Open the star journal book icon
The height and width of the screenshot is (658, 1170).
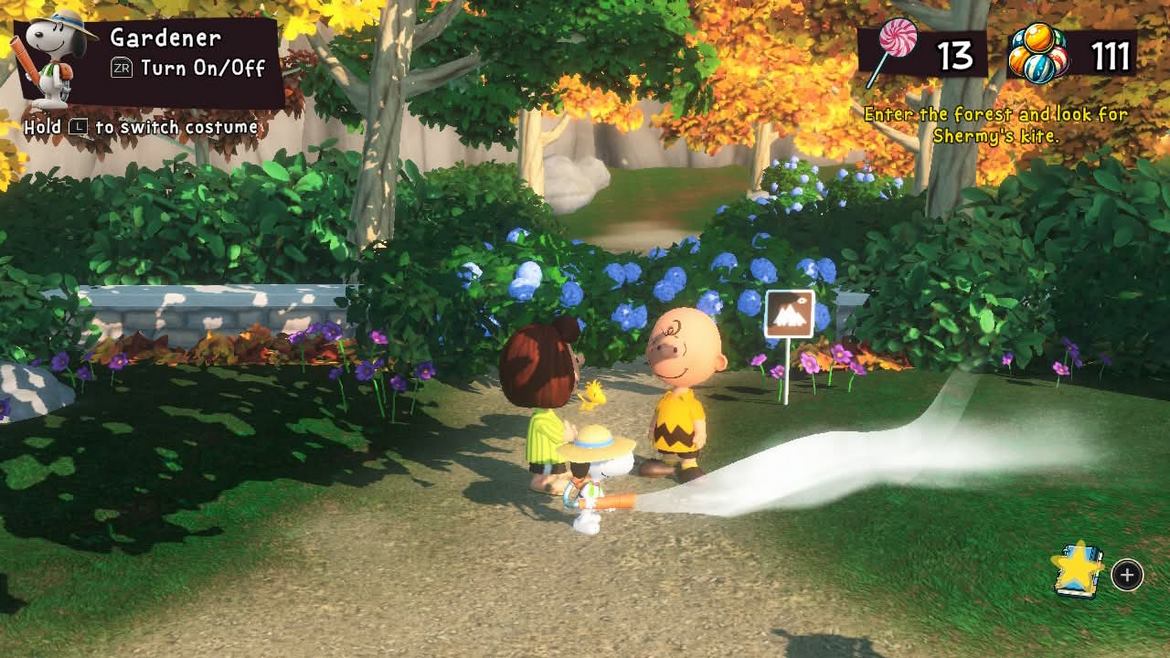[1077, 570]
